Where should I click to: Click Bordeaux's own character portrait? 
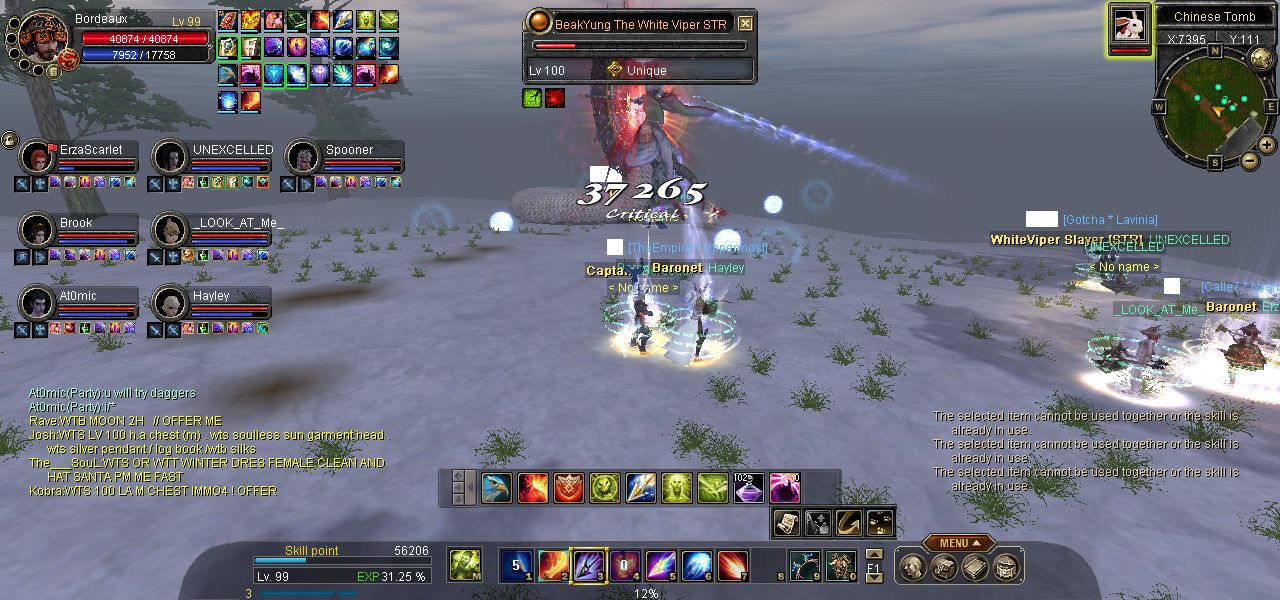(42, 40)
